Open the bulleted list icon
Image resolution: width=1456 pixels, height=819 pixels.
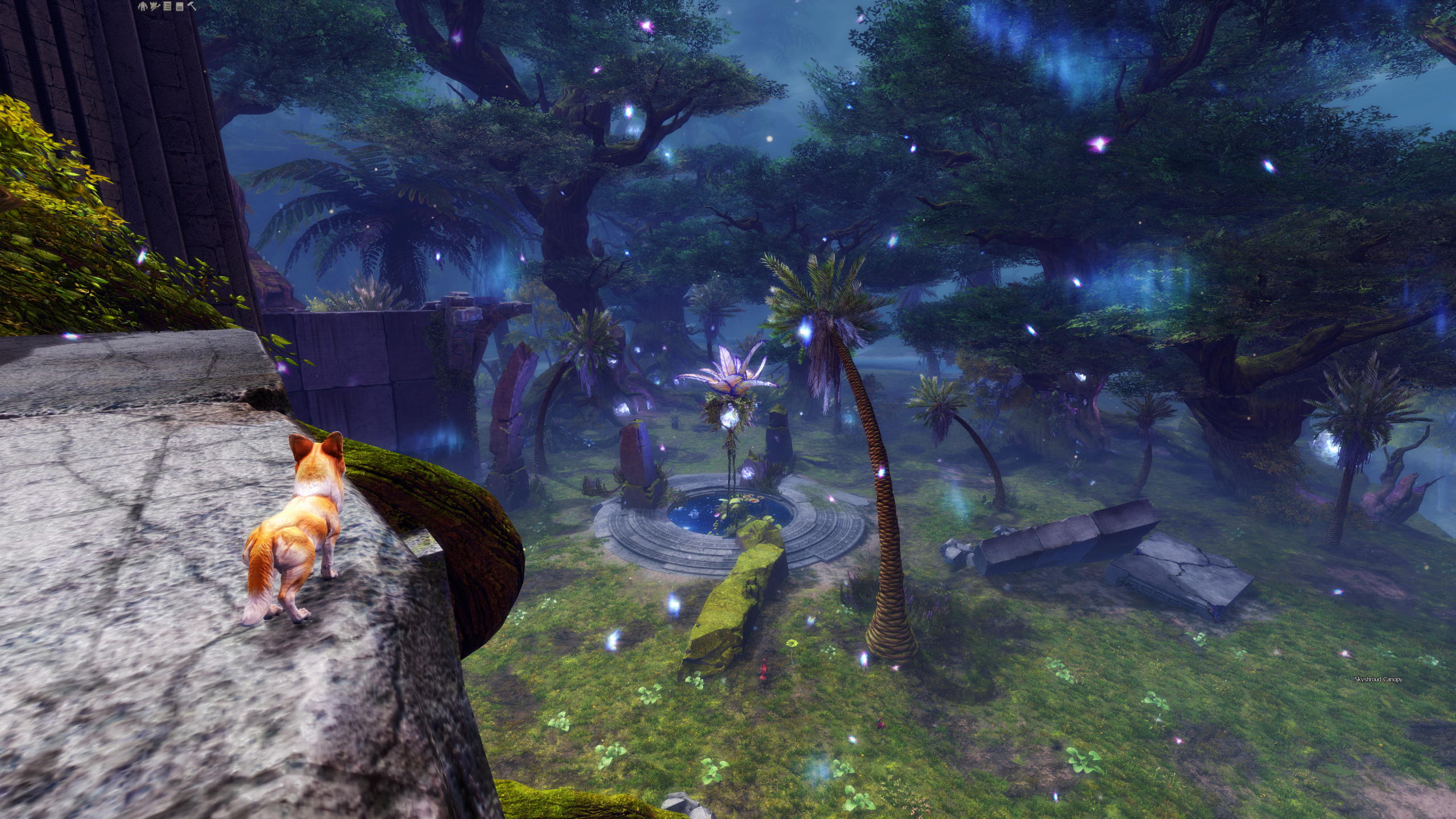tap(167, 6)
